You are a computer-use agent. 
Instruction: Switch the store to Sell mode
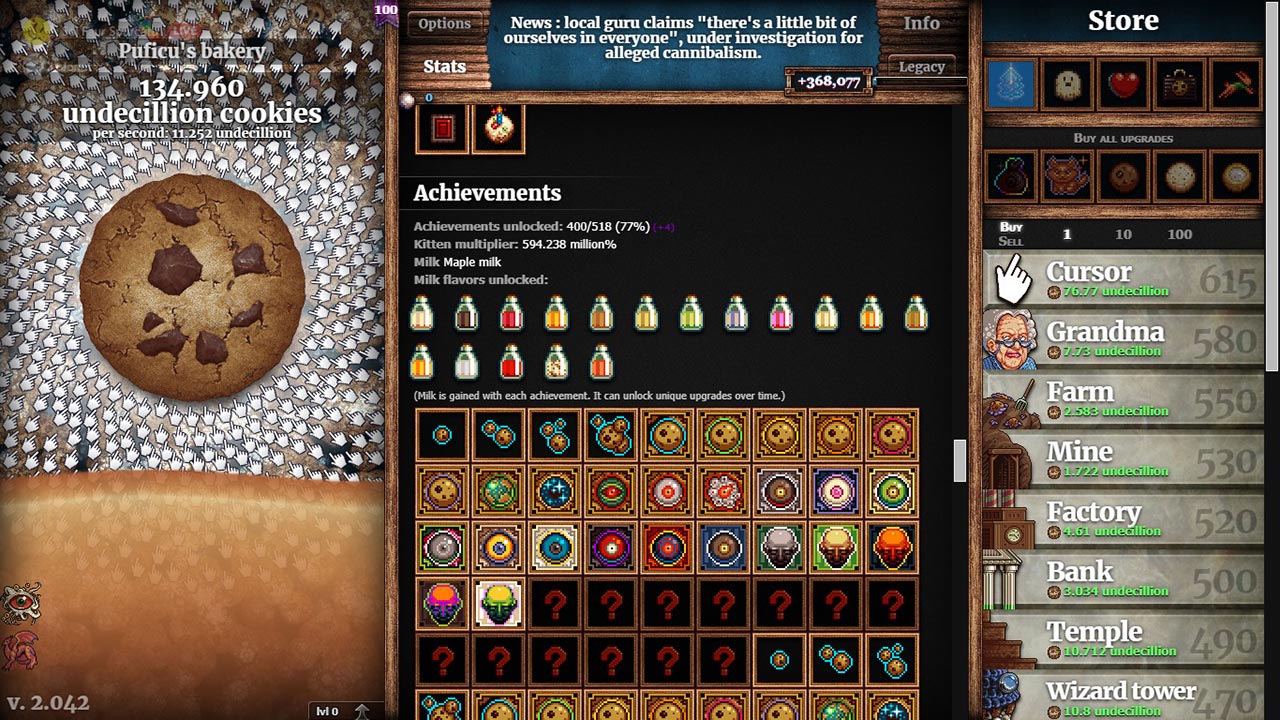(x=1012, y=241)
